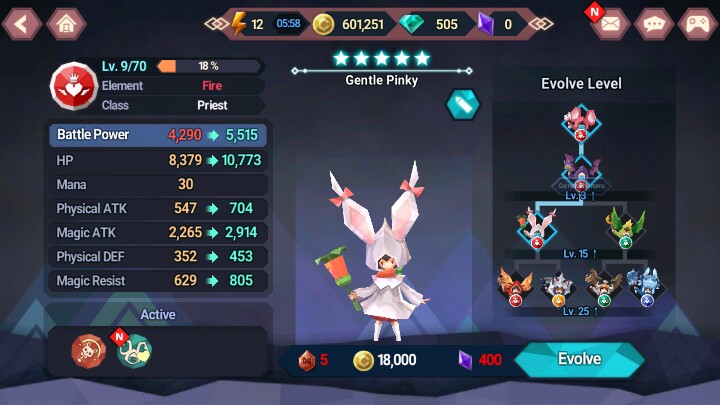The width and height of the screenshot is (720, 405).
Task: Click the Fire Priest class emblem
Action: (71, 86)
